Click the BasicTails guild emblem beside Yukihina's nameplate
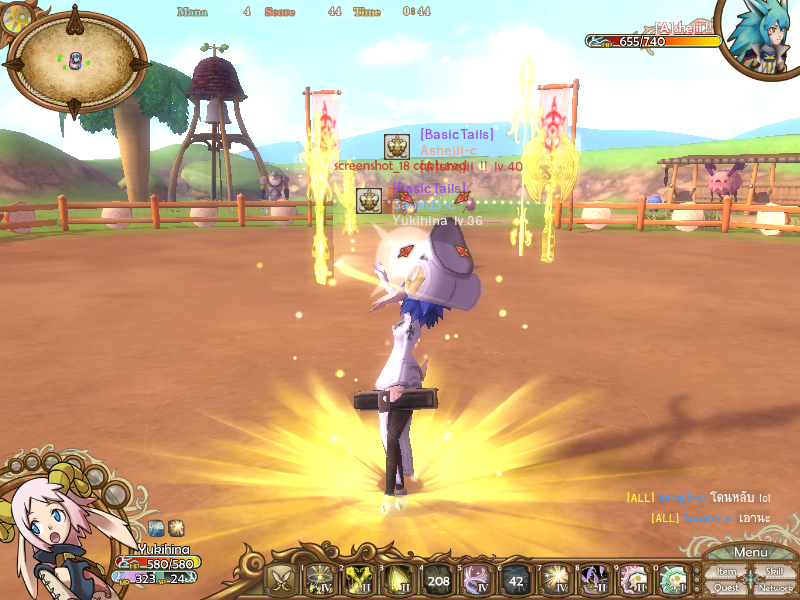The width and height of the screenshot is (800, 600). click(x=369, y=200)
